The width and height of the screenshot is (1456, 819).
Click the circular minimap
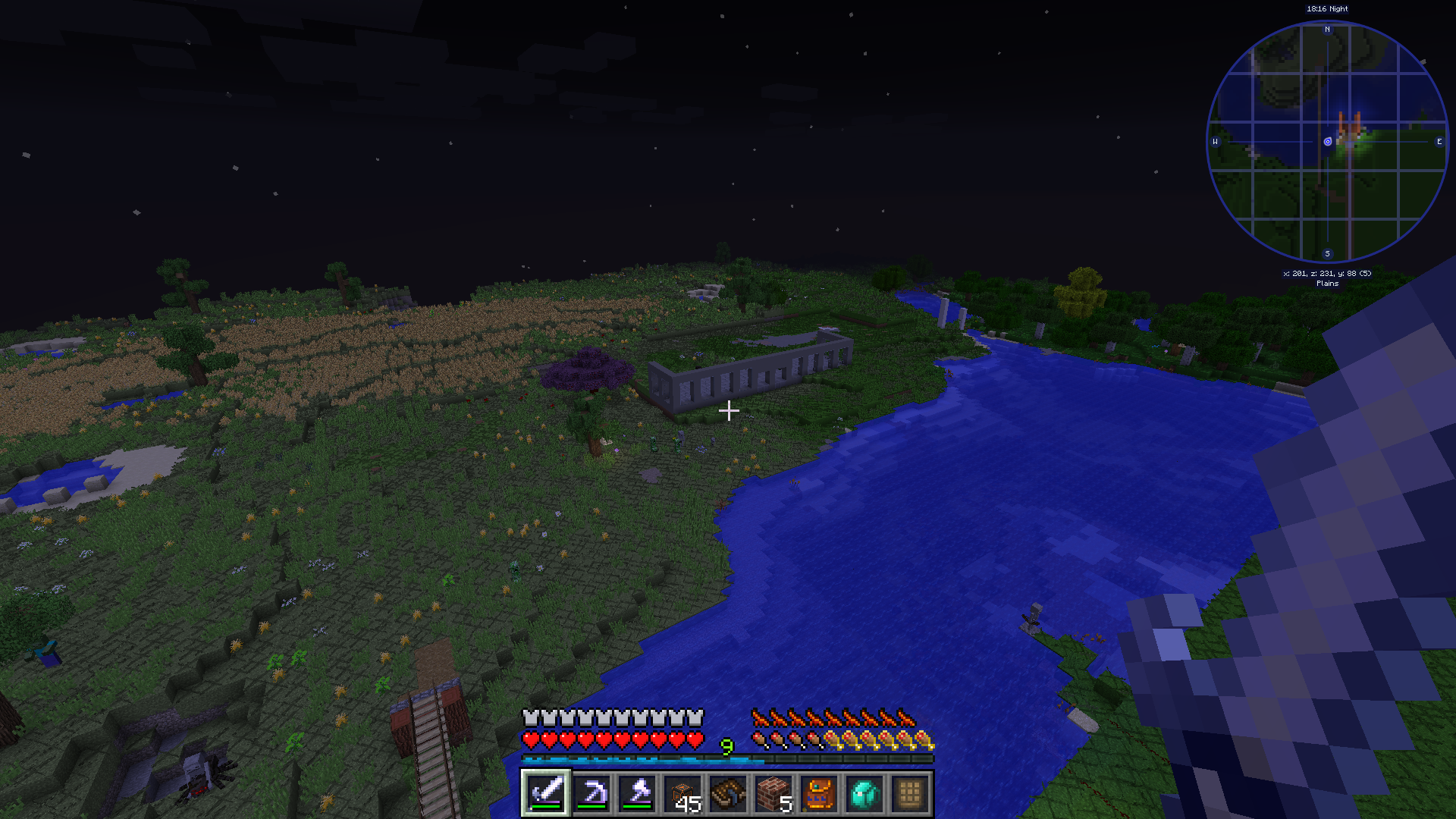1327,142
